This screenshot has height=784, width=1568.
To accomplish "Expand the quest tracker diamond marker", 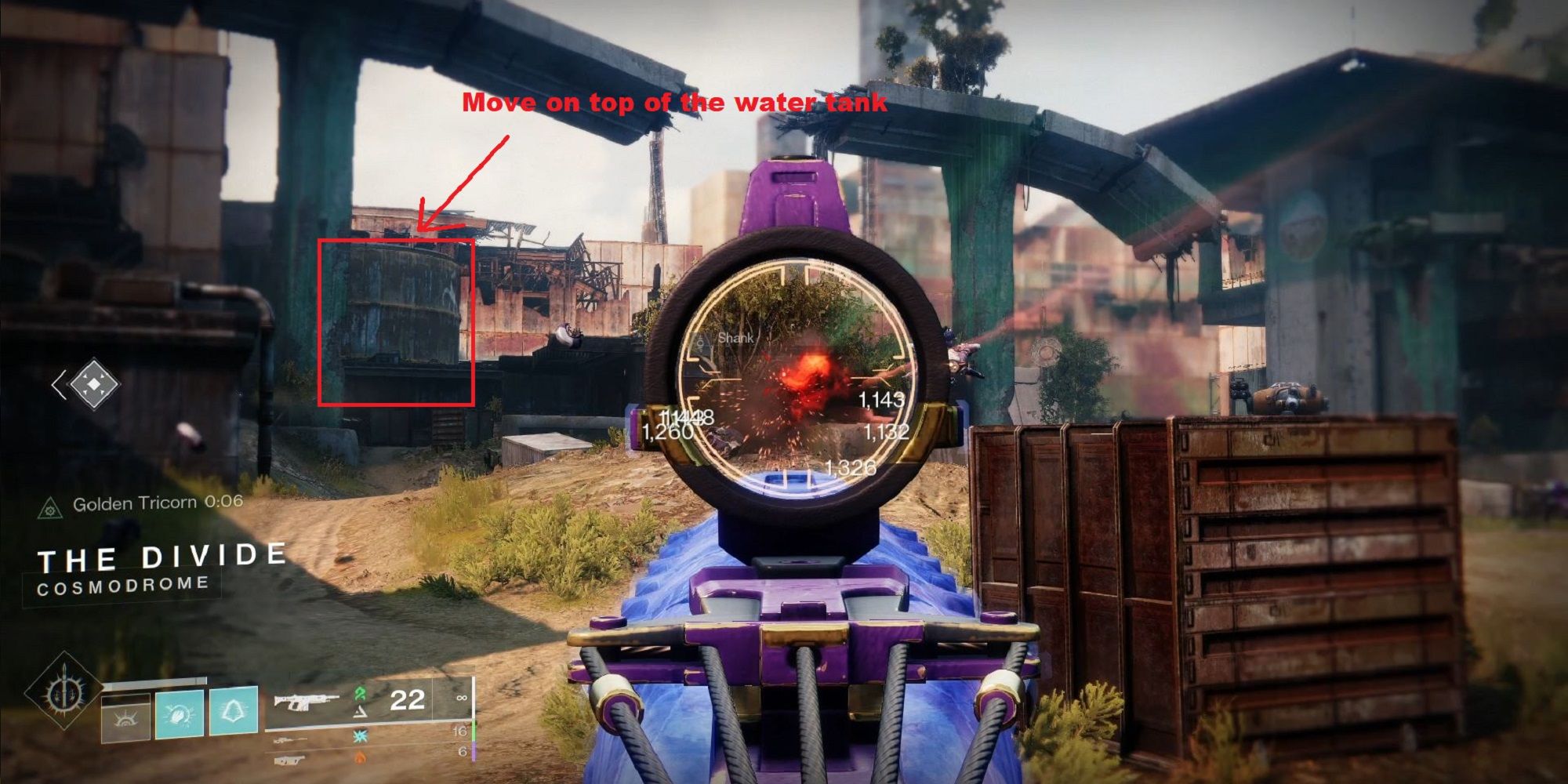I will 94,384.
